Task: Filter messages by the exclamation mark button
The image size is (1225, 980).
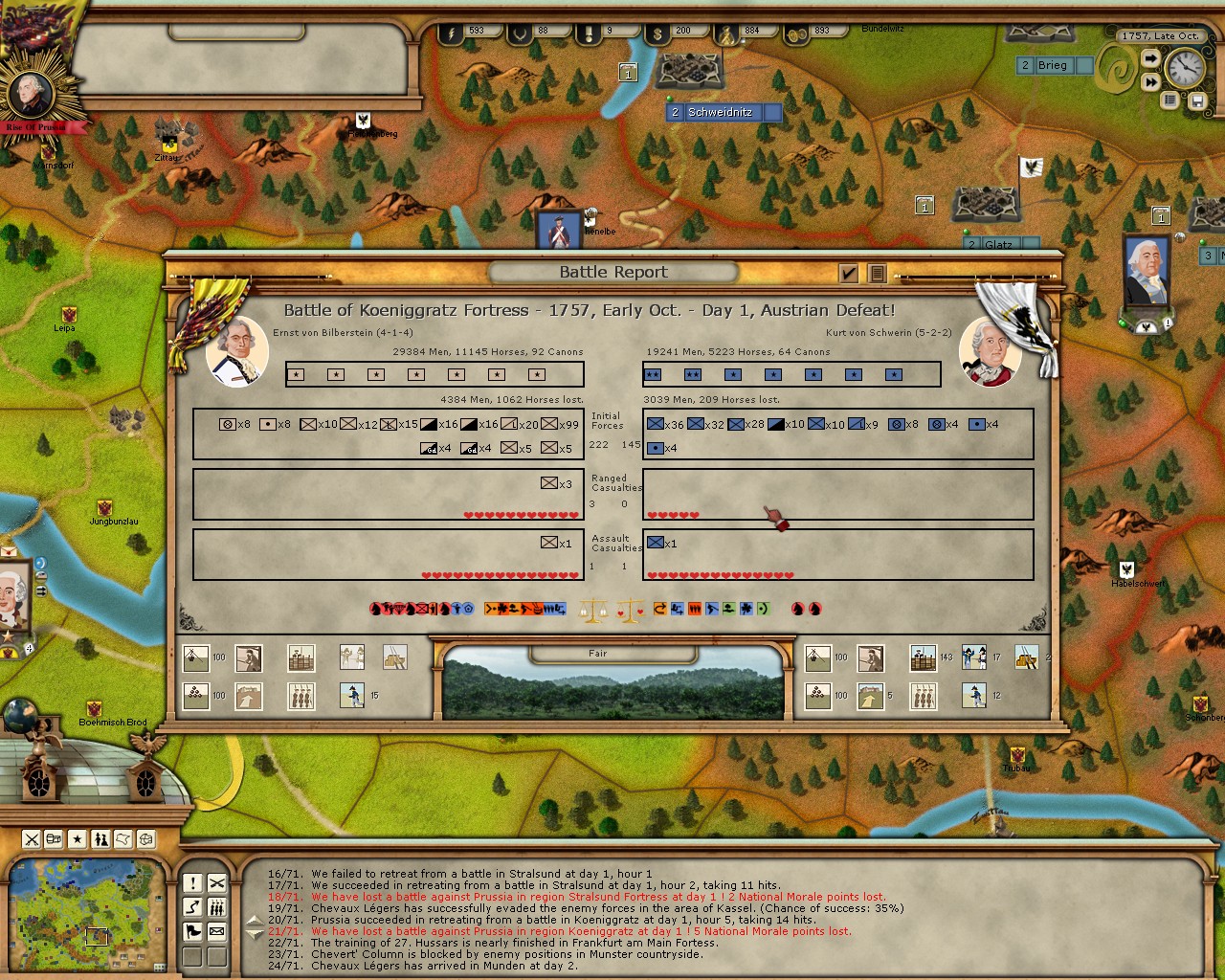Action: click(192, 882)
